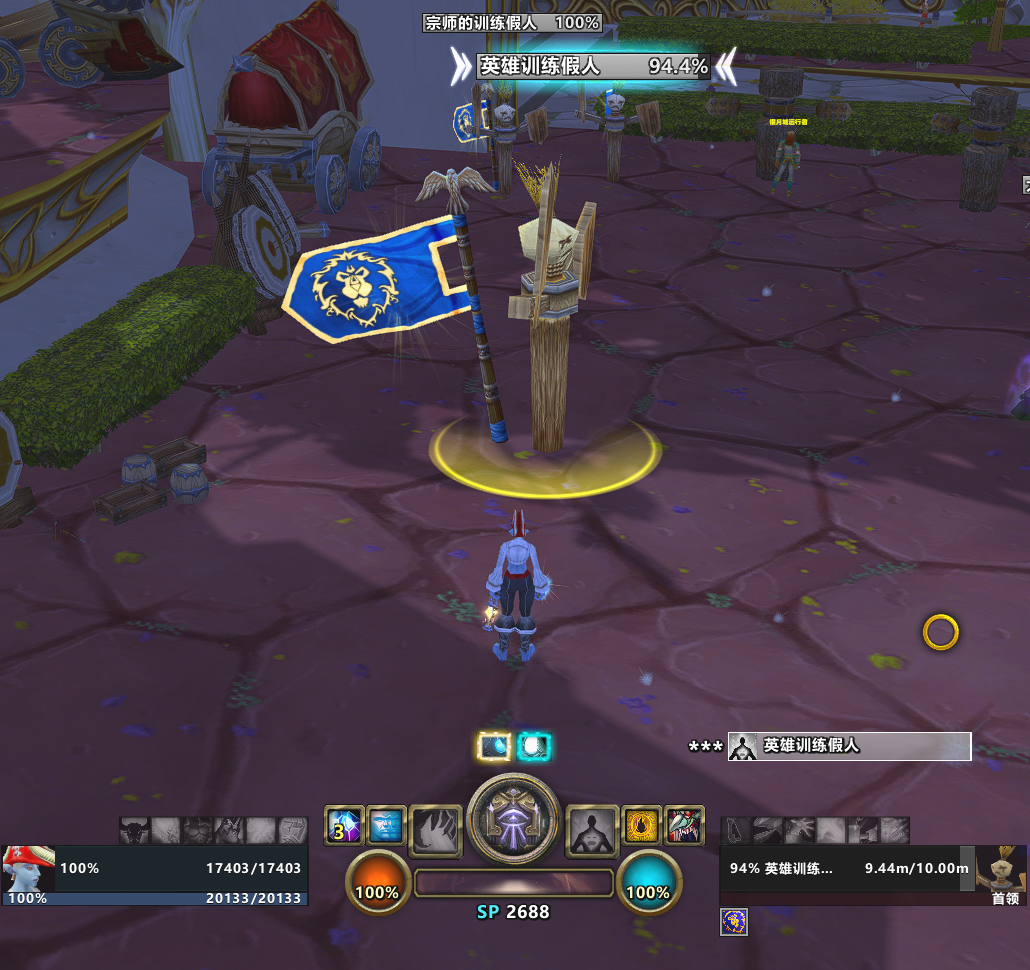Activate the grey silhouette ability slot
The height and width of the screenshot is (970, 1030).
(x=592, y=831)
